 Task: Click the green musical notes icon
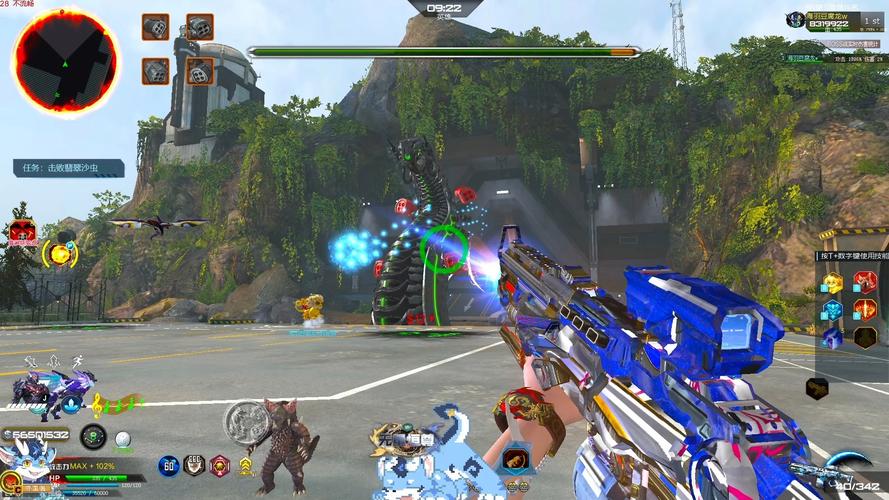(116, 404)
